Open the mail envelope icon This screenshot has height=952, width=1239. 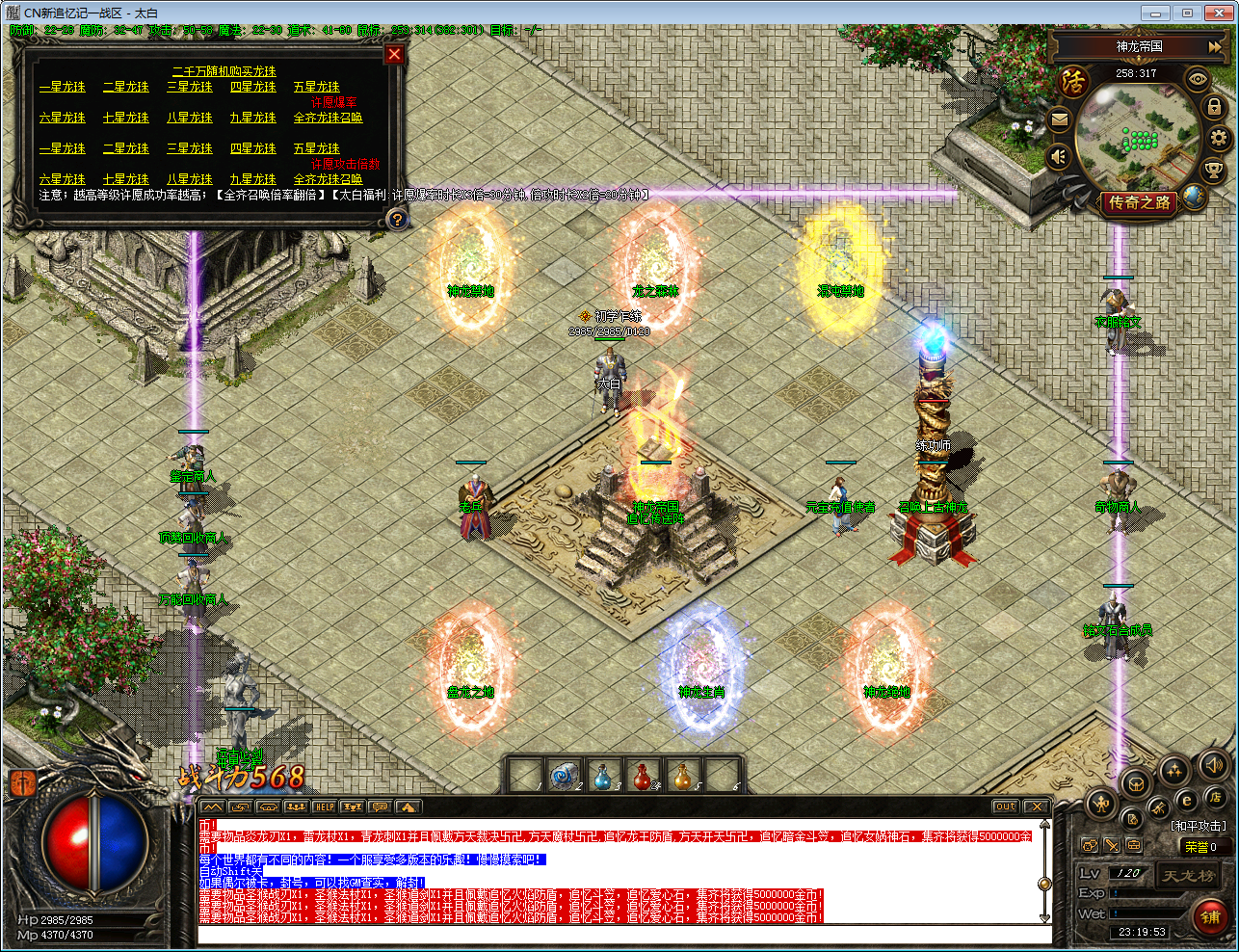coord(1059,120)
